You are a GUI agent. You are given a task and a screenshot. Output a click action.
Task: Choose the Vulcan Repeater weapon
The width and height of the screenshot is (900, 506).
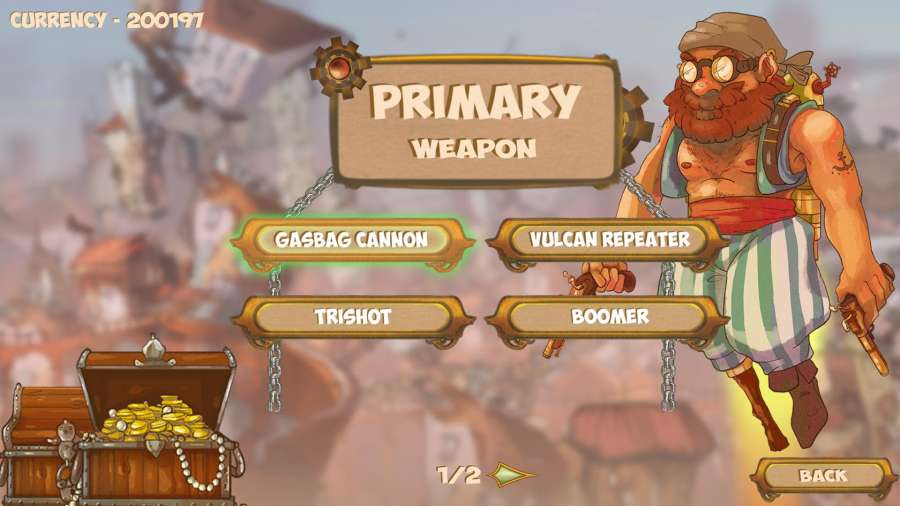point(609,240)
